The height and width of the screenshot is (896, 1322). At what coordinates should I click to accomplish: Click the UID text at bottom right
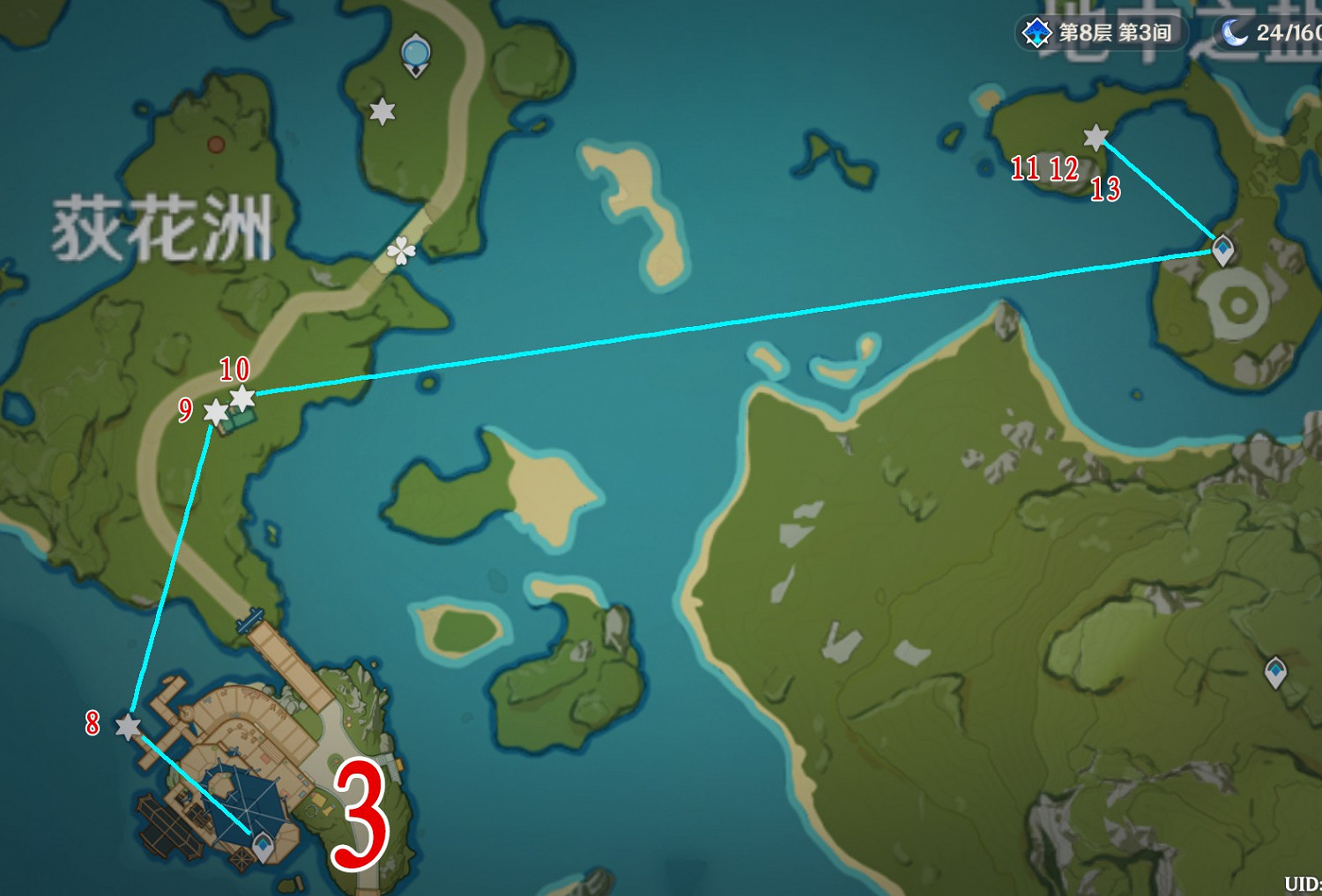(x=1302, y=884)
